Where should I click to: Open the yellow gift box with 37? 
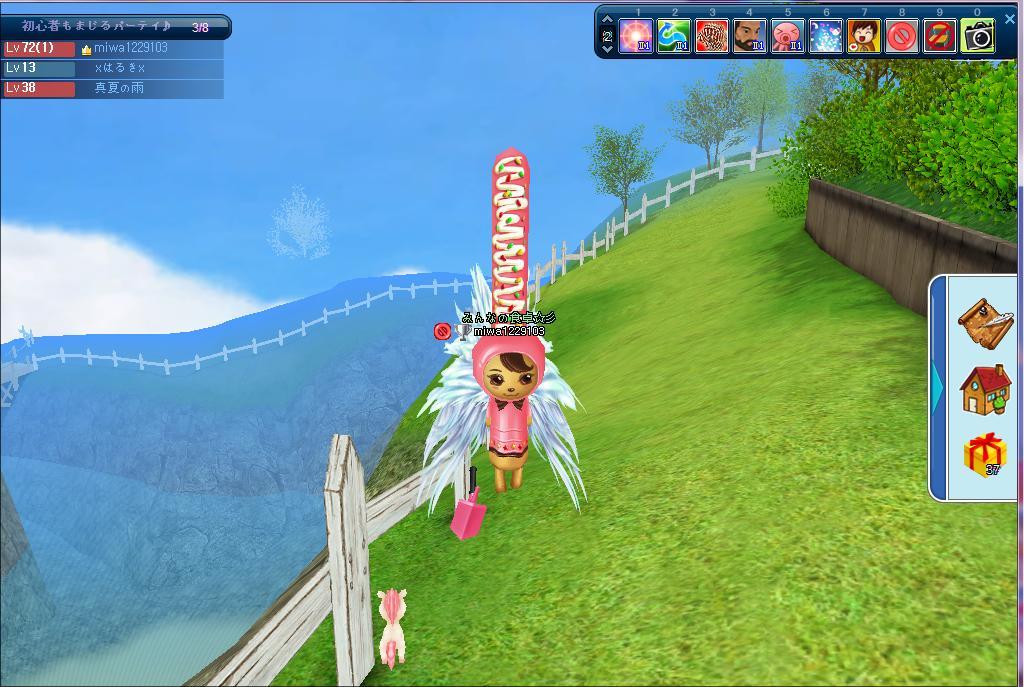985,455
